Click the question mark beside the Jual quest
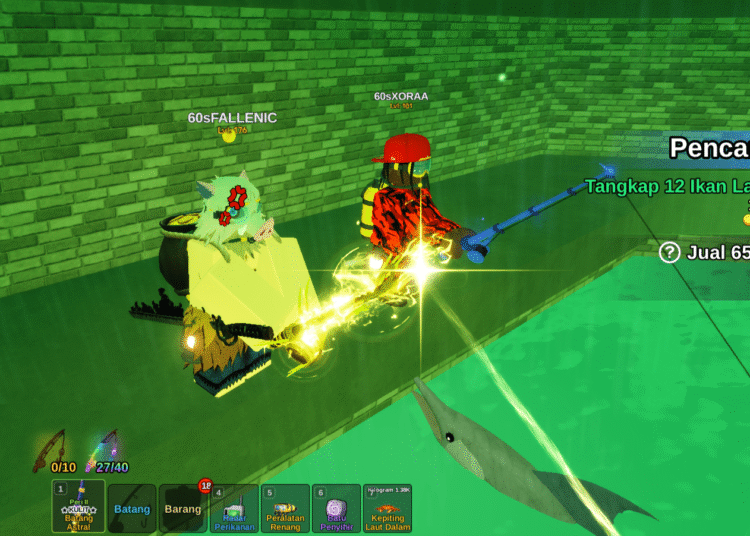Image resolution: width=750 pixels, height=536 pixels. click(x=670, y=252)
